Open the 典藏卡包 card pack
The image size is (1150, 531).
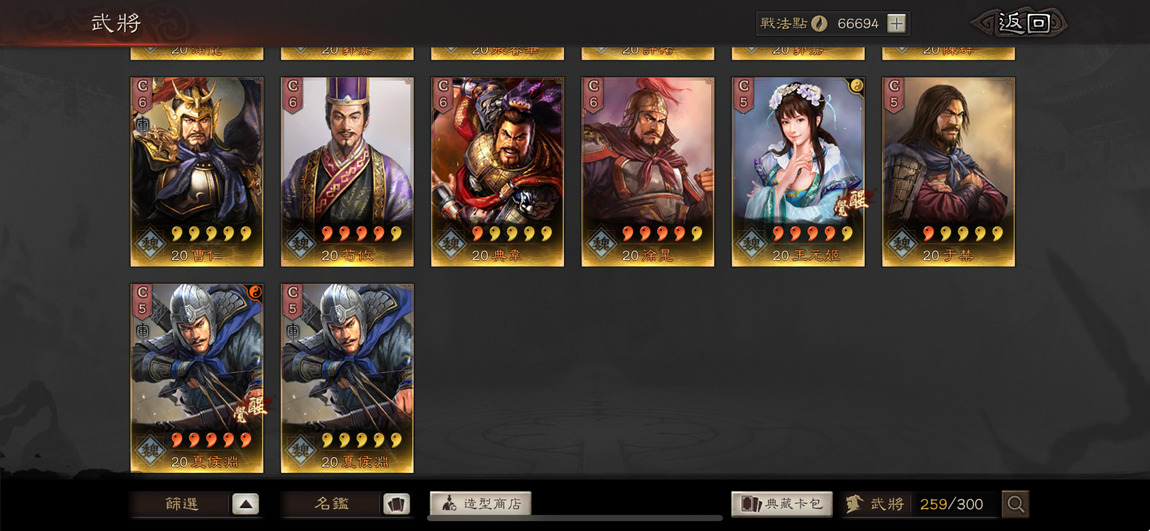coord(782,504)
